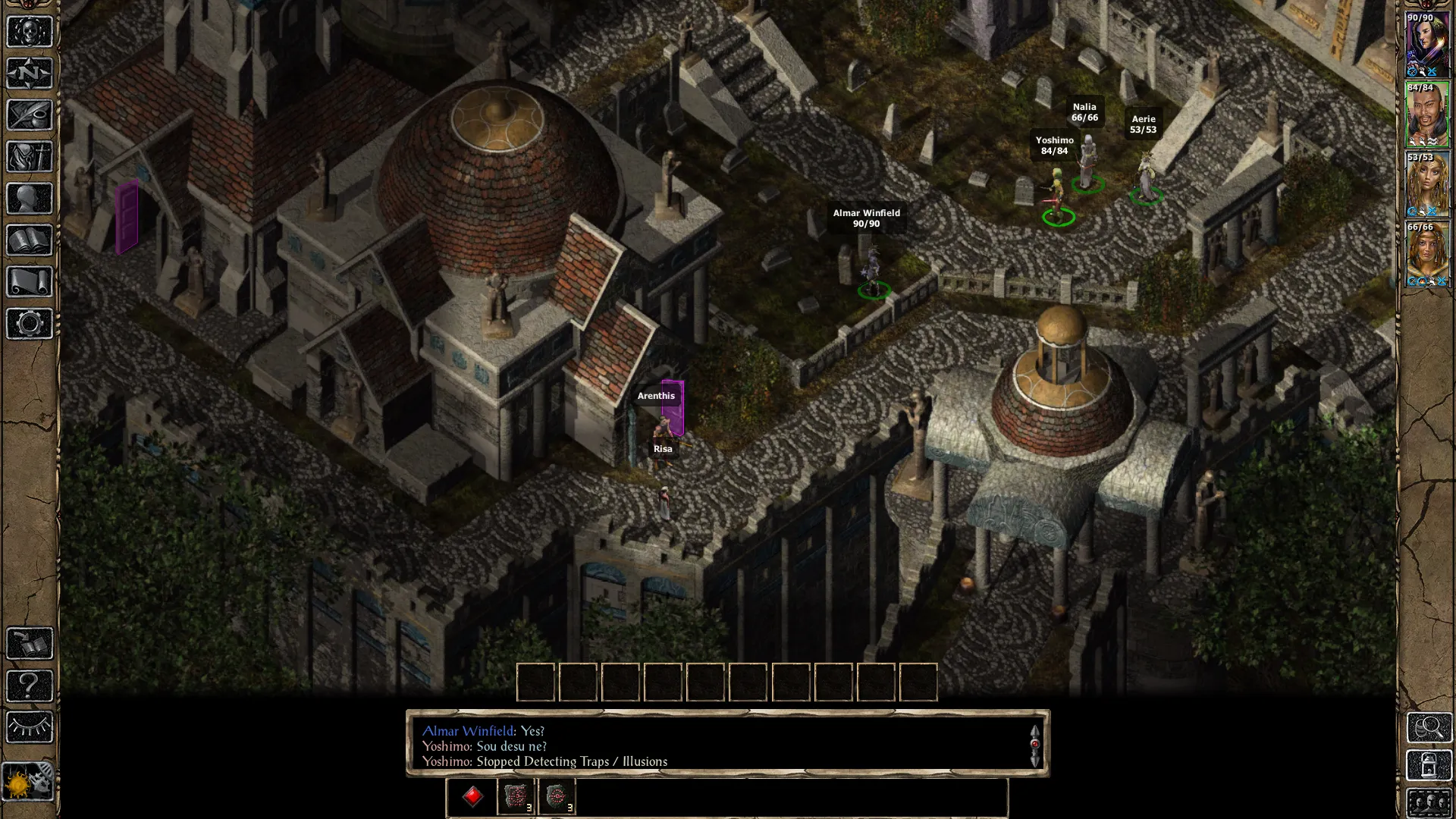The width and height of the screenshot is (1456, 819).
Task: Open the inventory armor and sword icon
Action: tap(30, 157)
